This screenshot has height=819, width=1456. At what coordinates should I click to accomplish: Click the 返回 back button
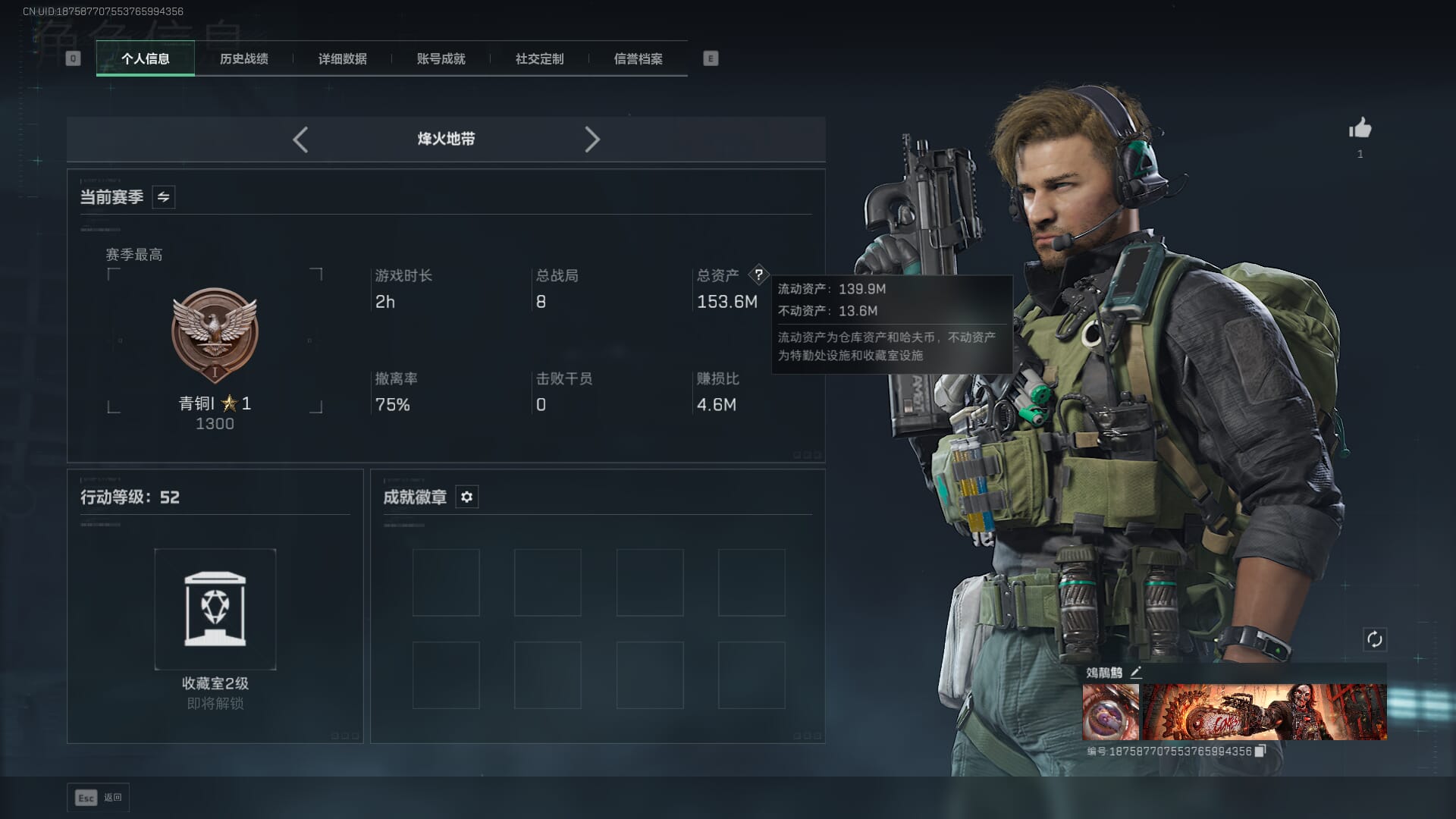tap(99, 798)
